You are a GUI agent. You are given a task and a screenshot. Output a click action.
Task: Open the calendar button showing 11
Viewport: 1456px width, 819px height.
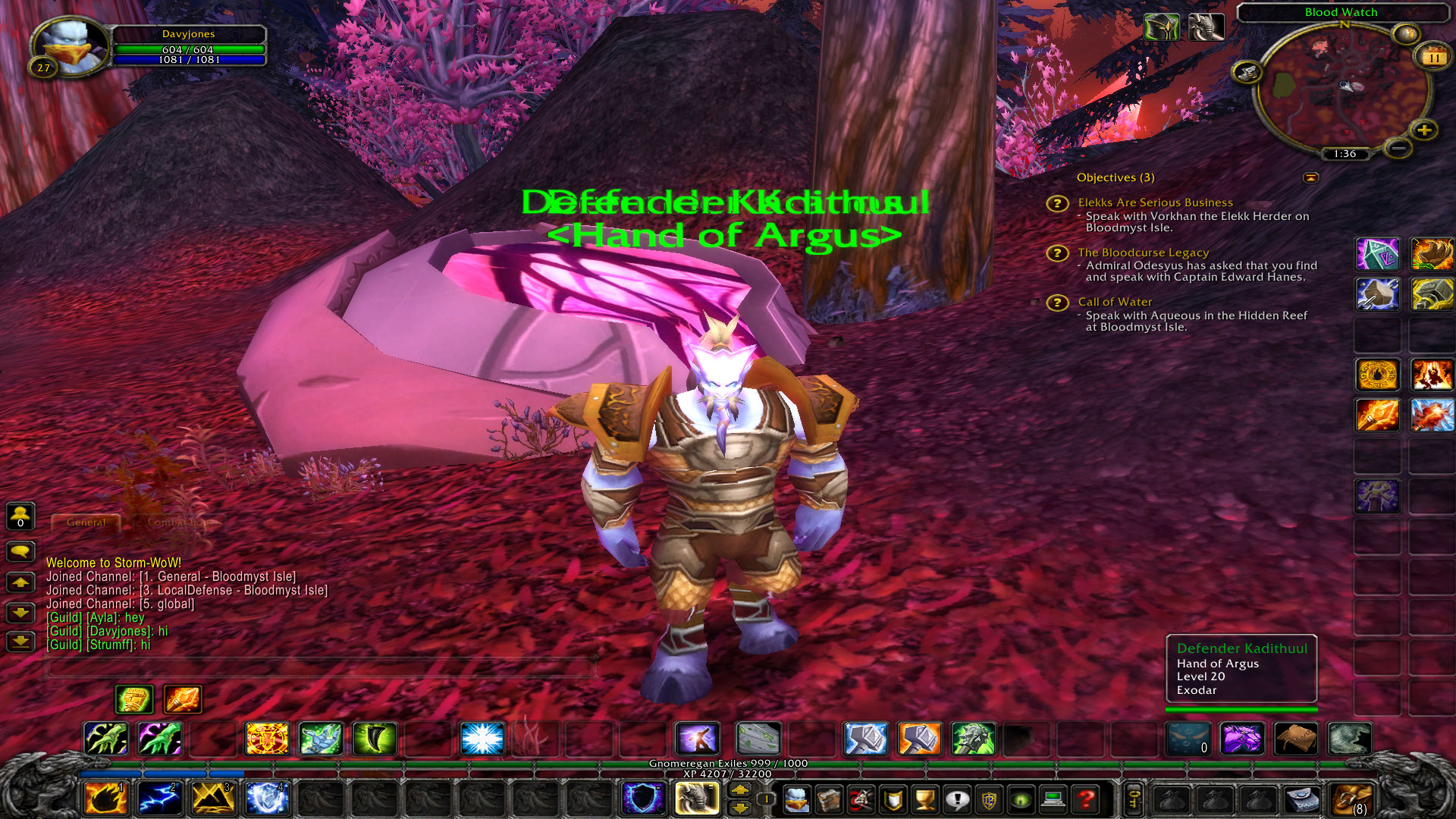pos(1433,57)
